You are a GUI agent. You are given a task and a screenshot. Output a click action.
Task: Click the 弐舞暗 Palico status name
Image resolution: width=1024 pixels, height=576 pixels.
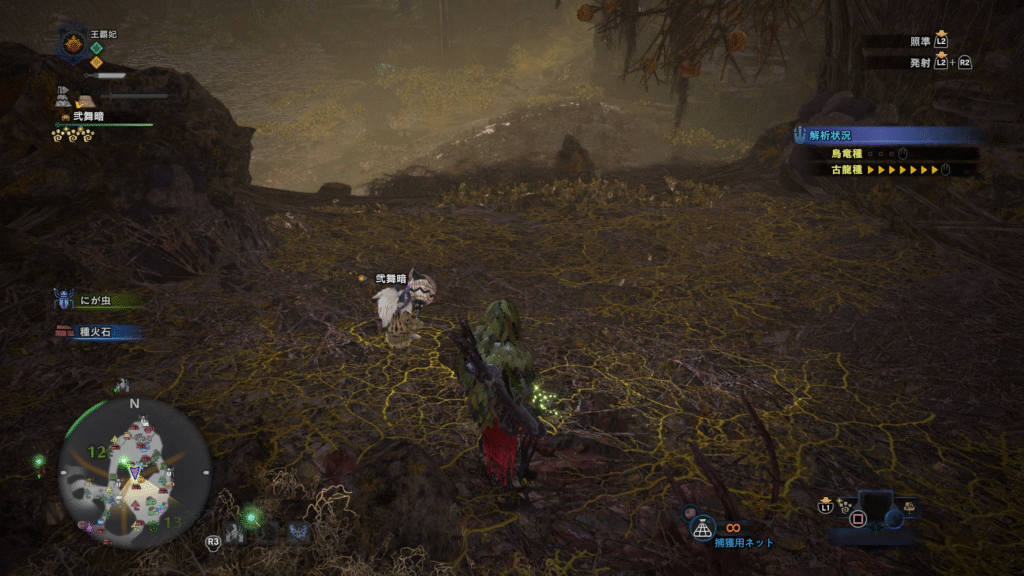pos(89,117)
